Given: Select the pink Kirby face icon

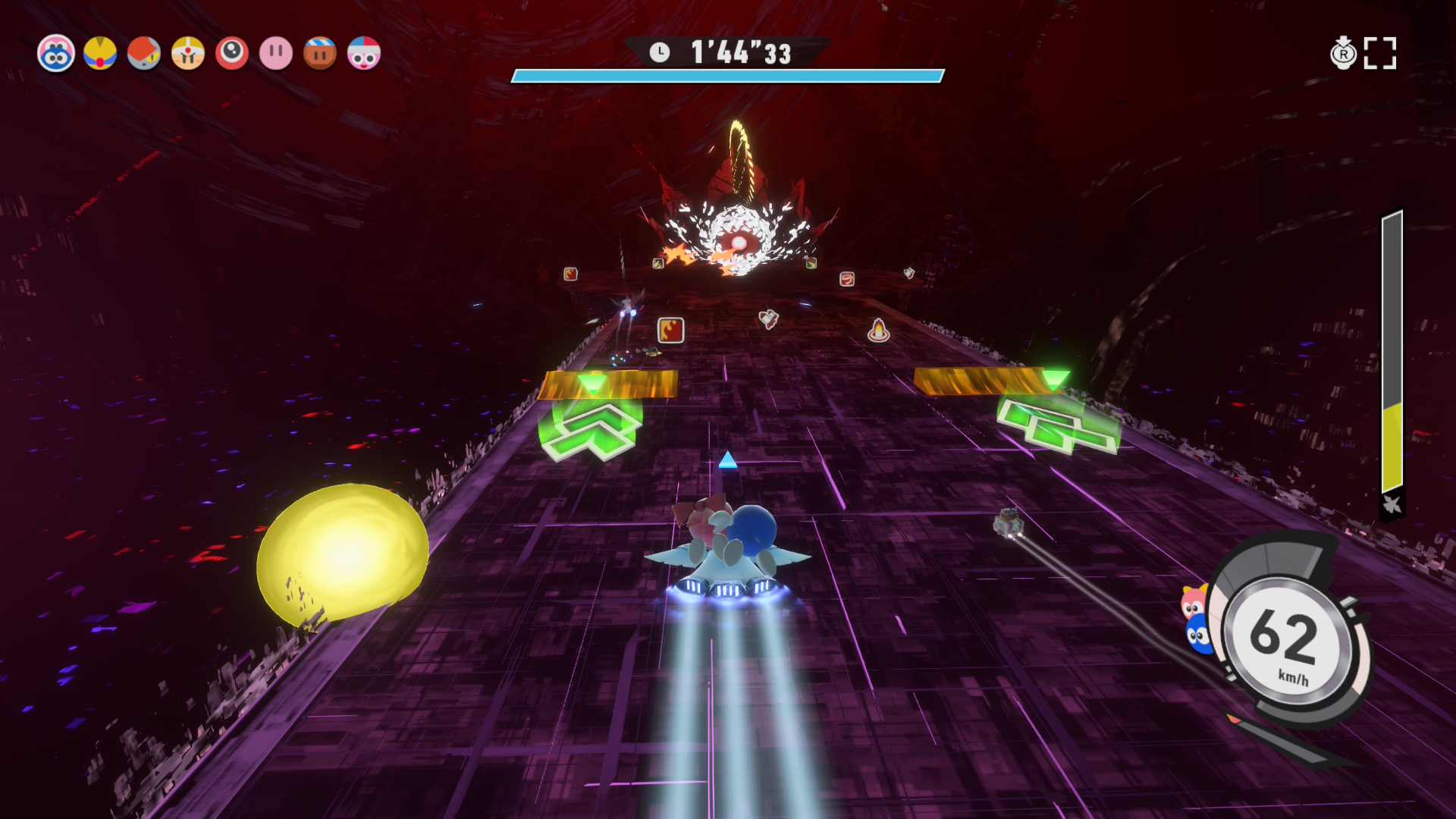Looking at the screenshot, I should coord(276,54).
